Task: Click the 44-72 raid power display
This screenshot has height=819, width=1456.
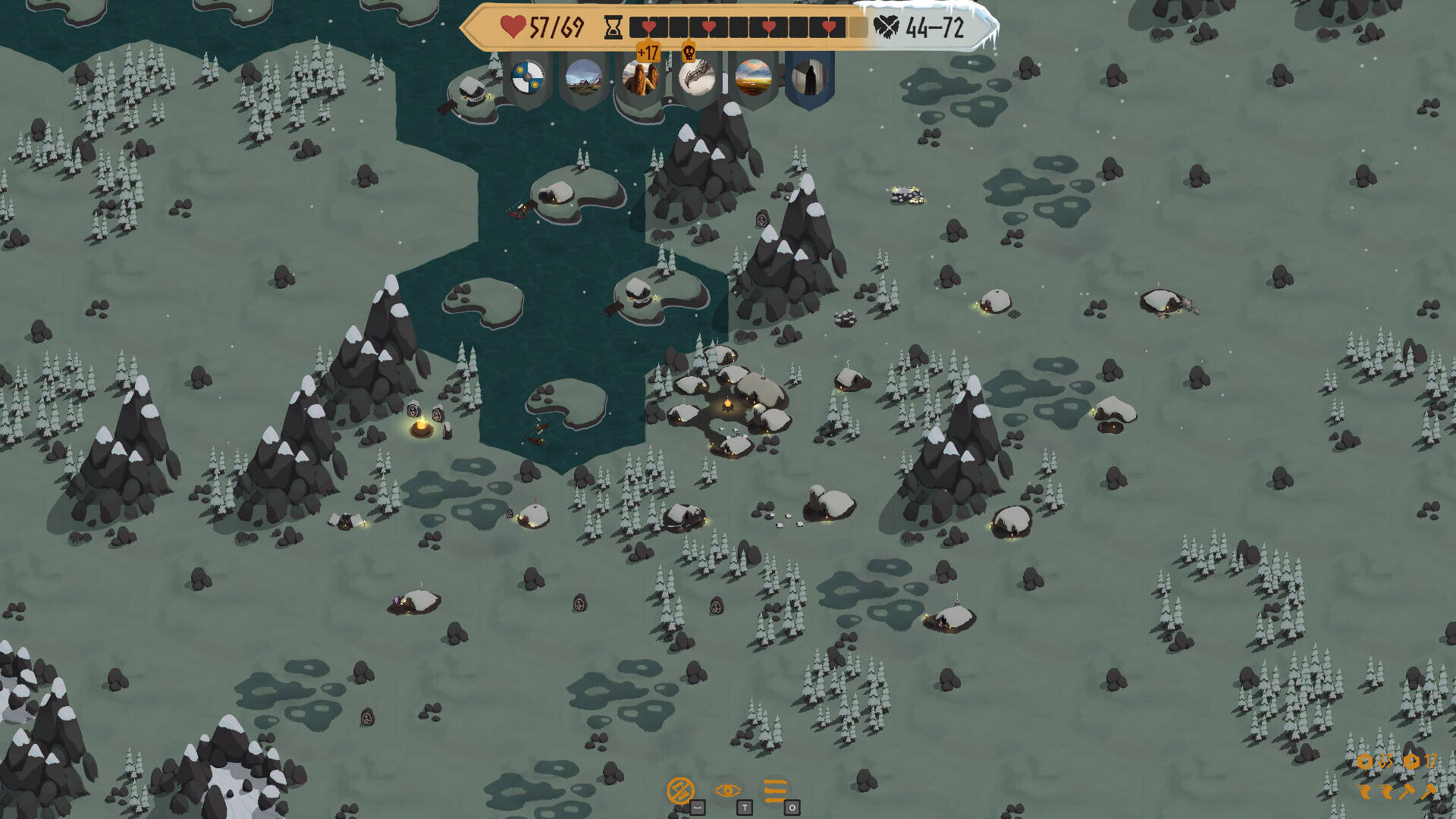Action: click(x=933, y=27)
